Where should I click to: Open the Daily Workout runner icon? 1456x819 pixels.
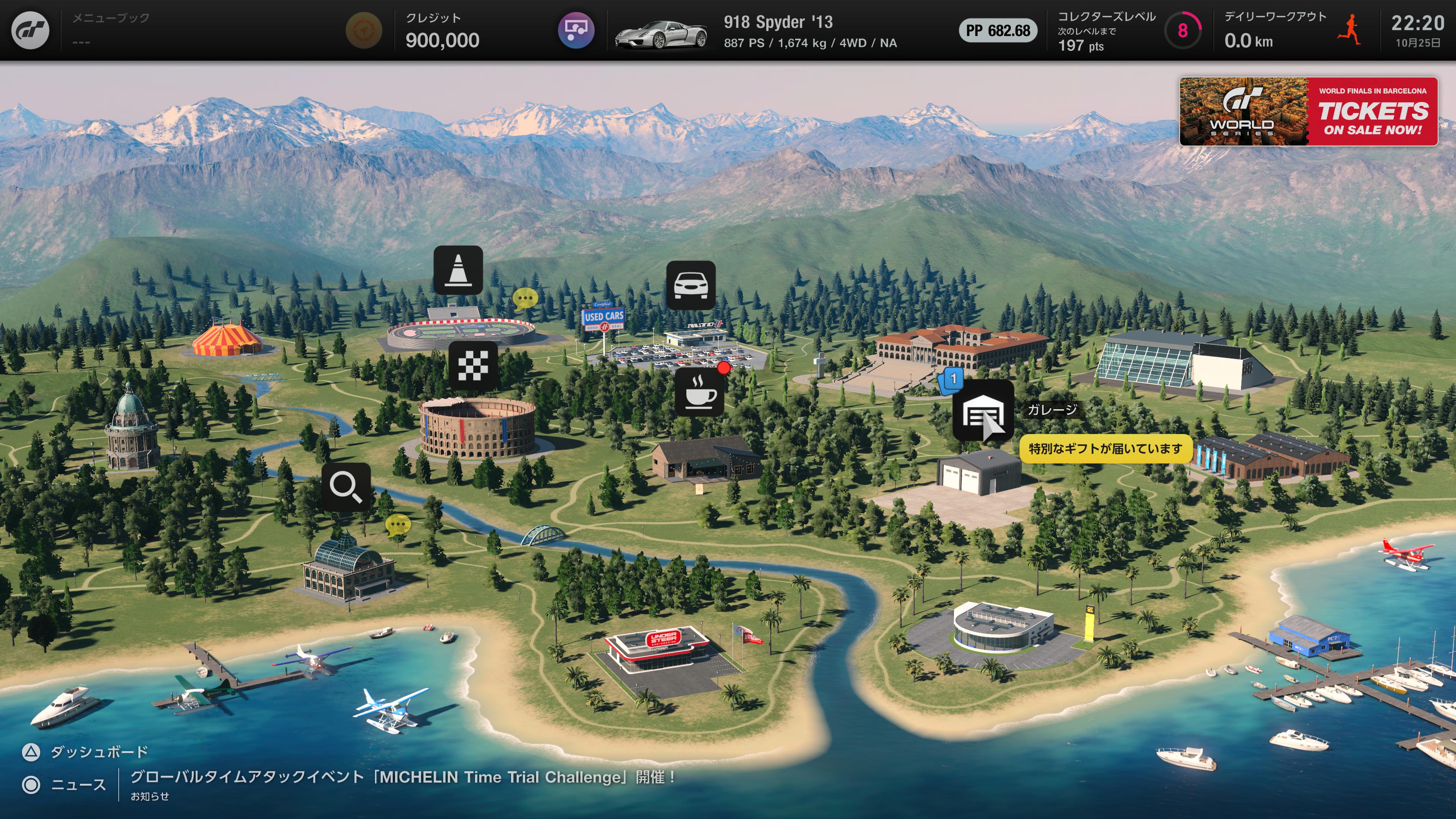1349,30
